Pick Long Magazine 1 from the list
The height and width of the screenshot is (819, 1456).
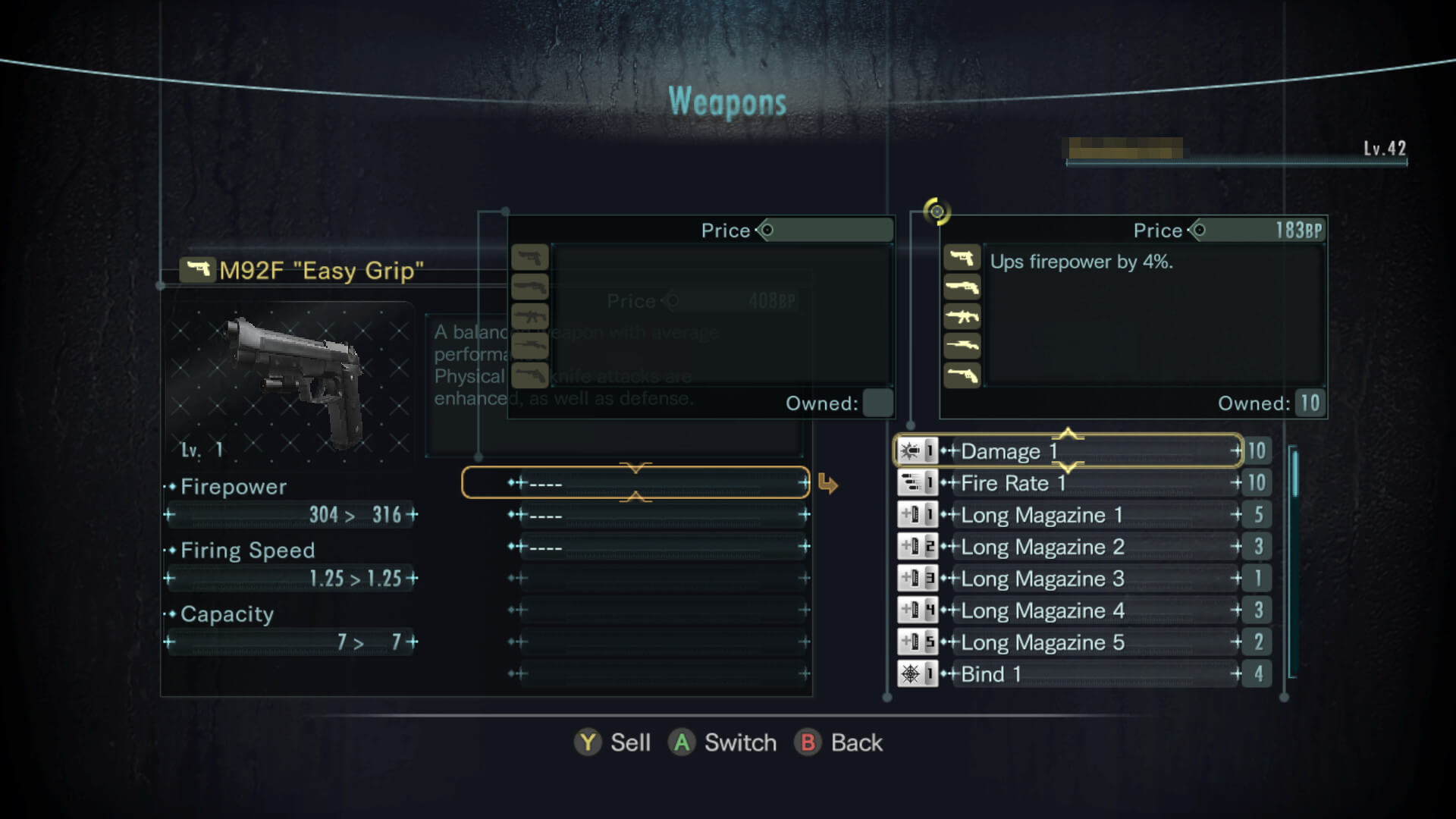(x=1068, y=515)
